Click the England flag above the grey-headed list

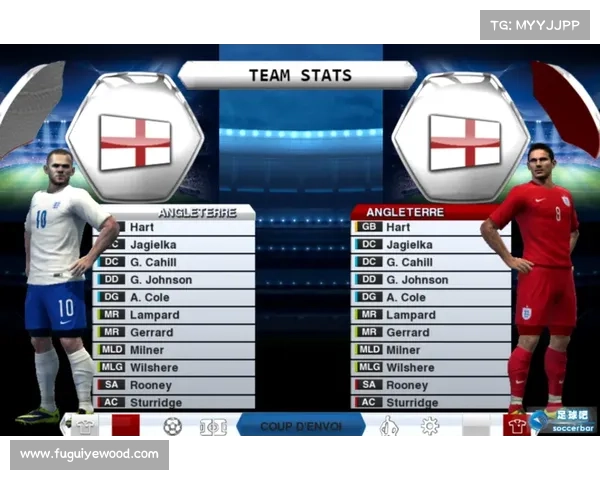click(x=135, y=141)
